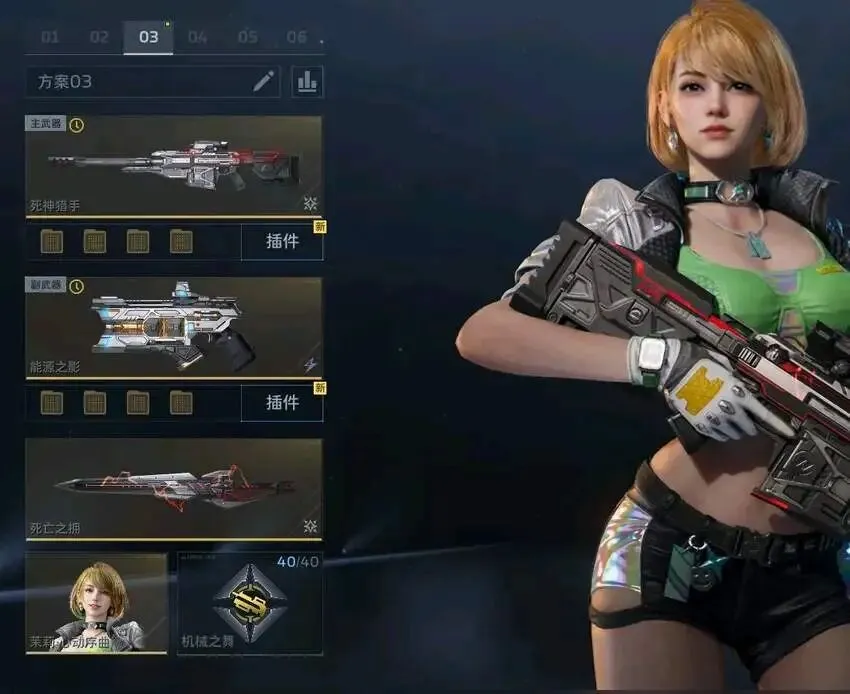Switch to loadout tab 02
This screenshot has width=850, height=694.
click(99, 38)
